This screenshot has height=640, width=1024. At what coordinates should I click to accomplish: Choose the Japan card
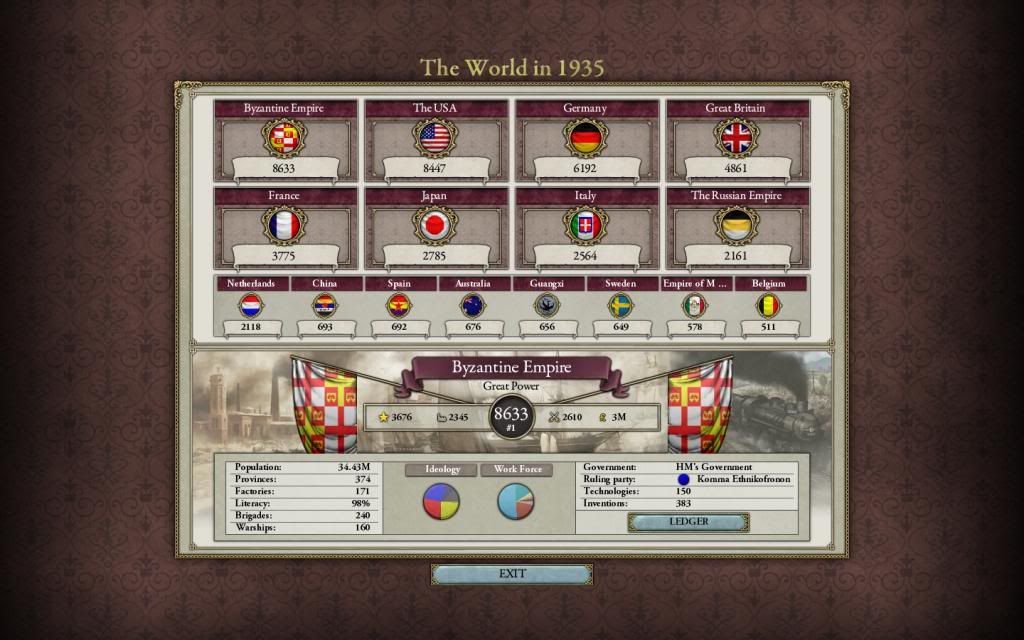(x=435, y=226)
